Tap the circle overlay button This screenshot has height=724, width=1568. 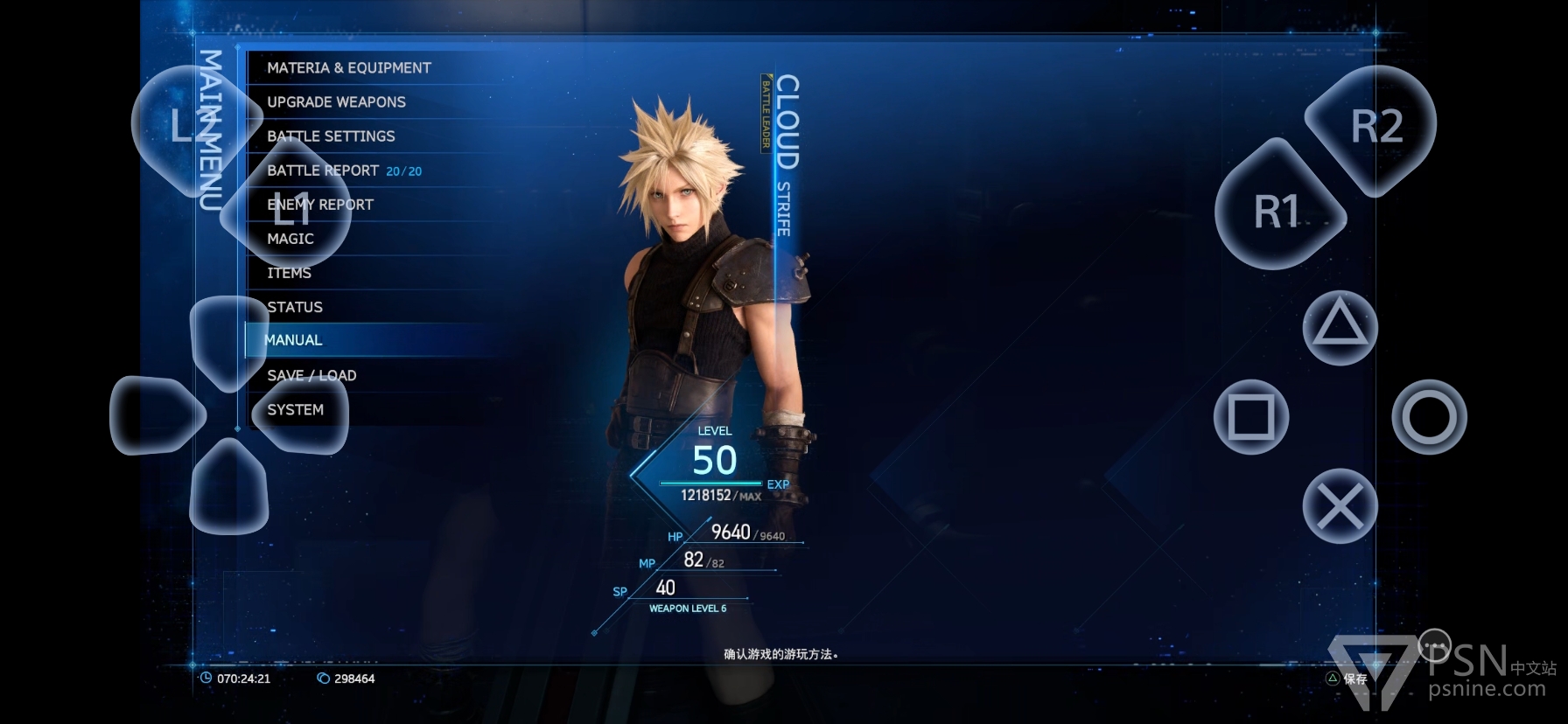tap(1429, 417)
